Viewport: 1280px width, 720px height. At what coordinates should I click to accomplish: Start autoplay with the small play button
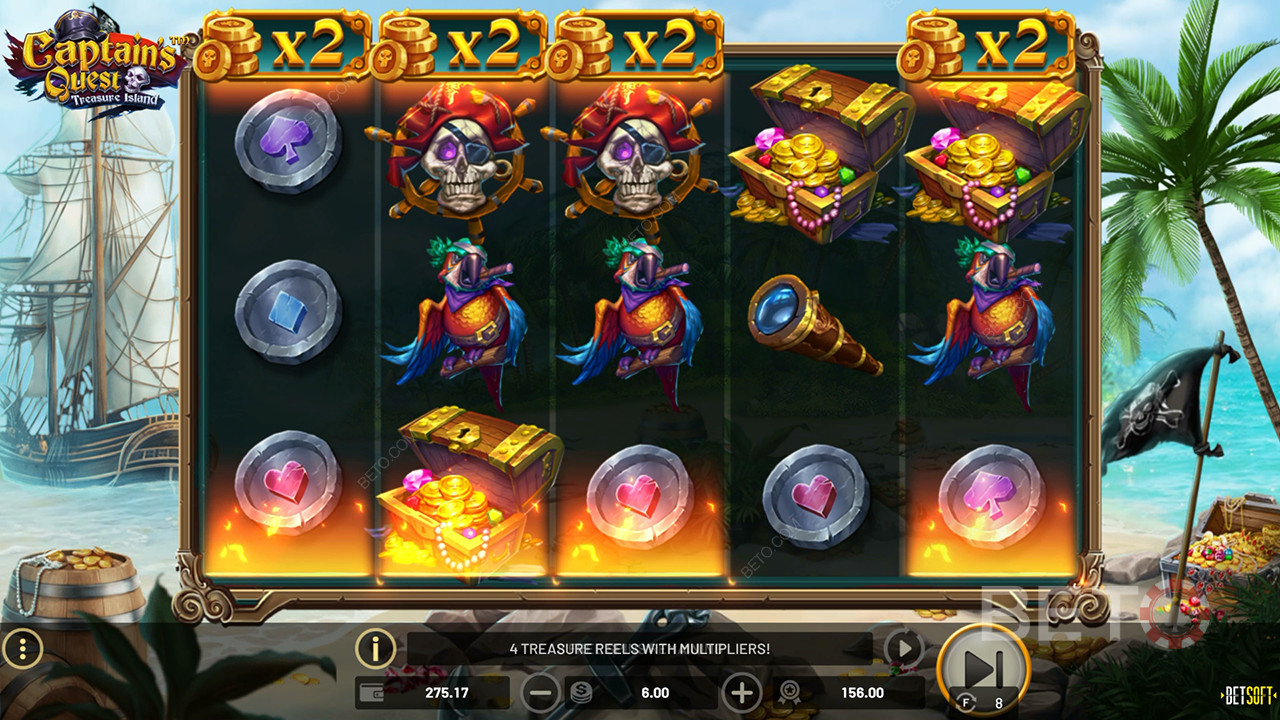(904, 650)
